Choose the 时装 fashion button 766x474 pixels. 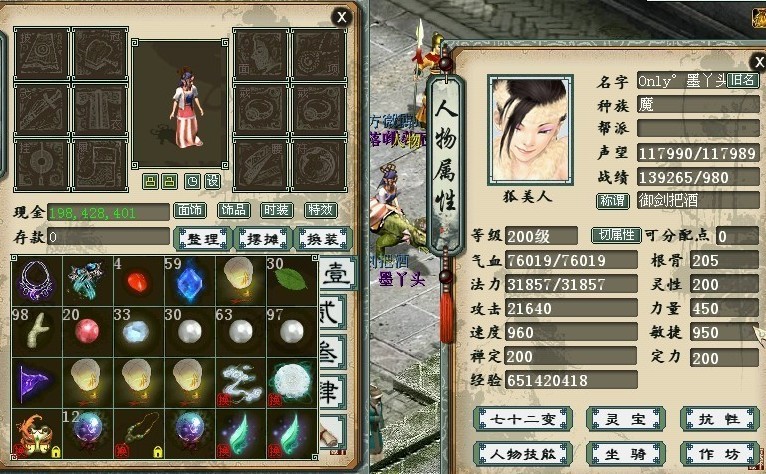(277, 210)
